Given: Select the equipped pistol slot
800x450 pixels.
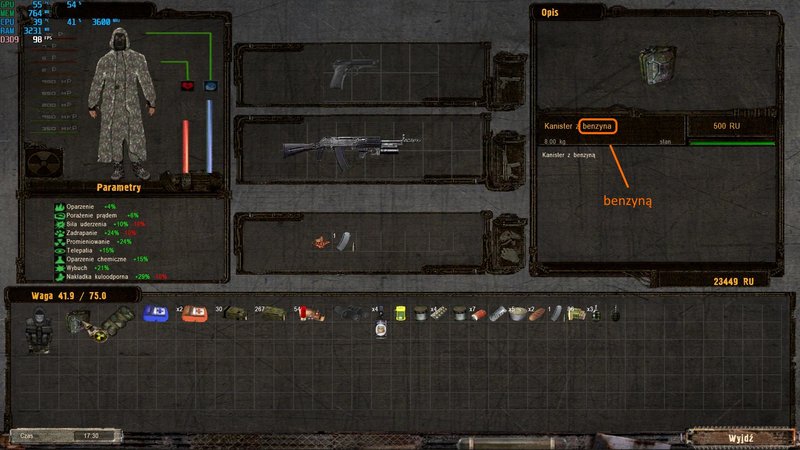Looking at the screenshot, I should [350, 73].
